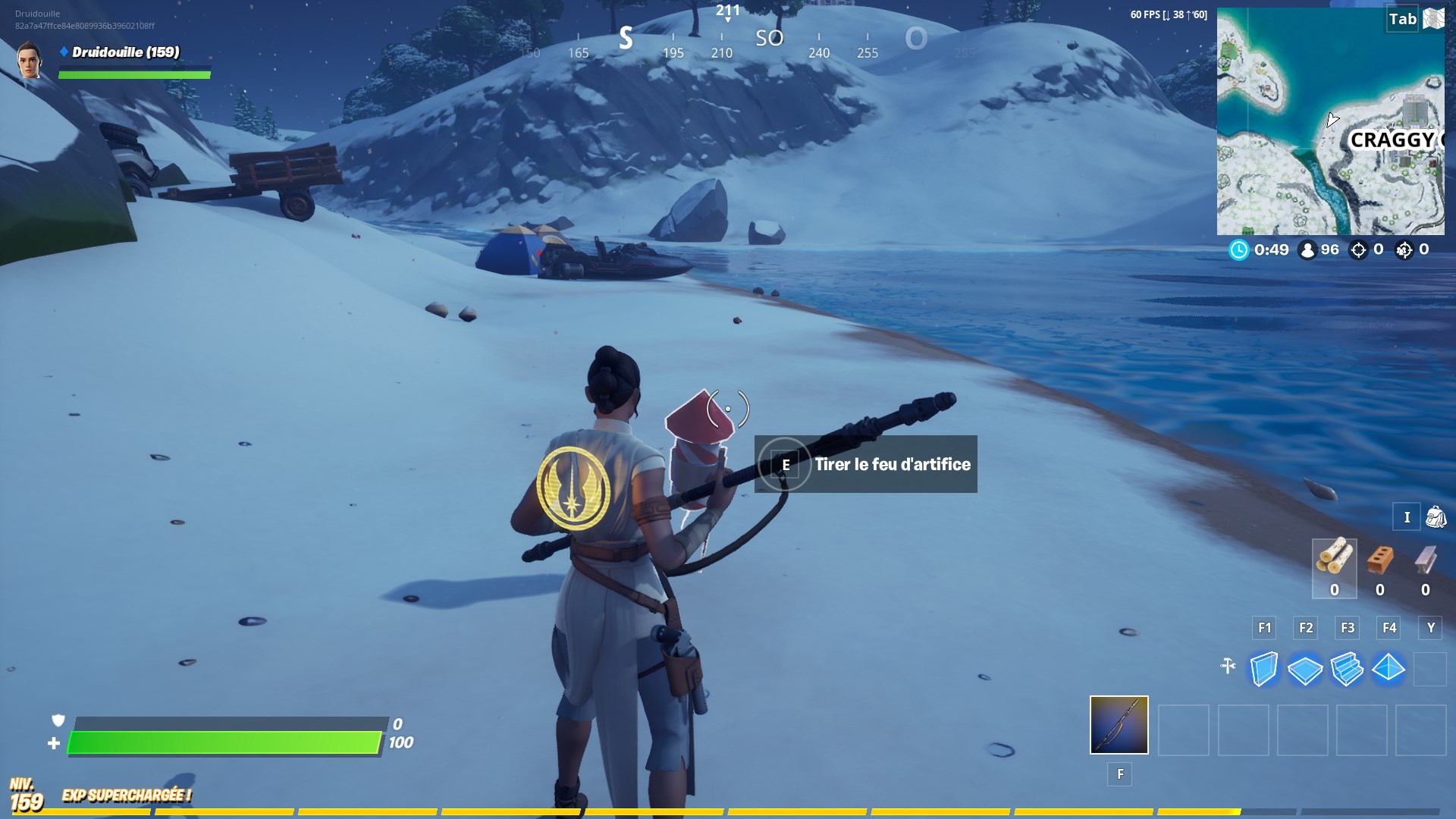Choose the pyramid roof building piece
Screen dimensions: 1456x819
[x=1389, y=669]
